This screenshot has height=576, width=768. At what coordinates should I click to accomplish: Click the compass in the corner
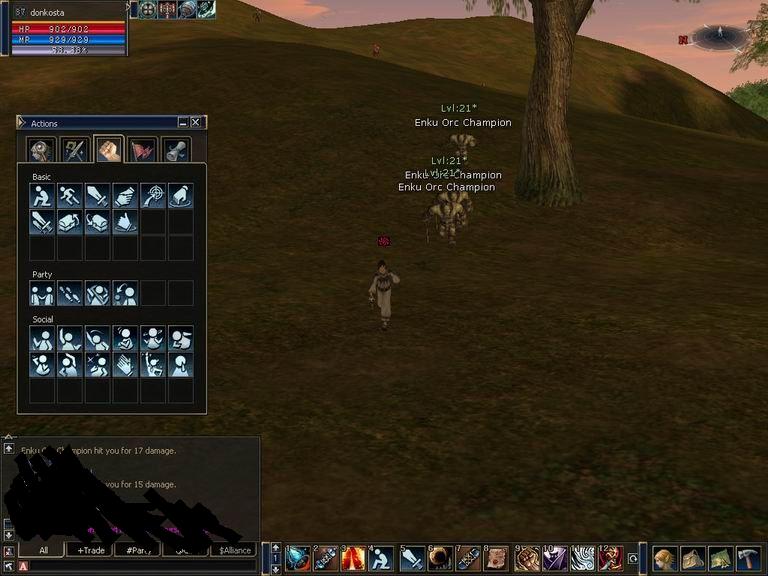[719, 37]
